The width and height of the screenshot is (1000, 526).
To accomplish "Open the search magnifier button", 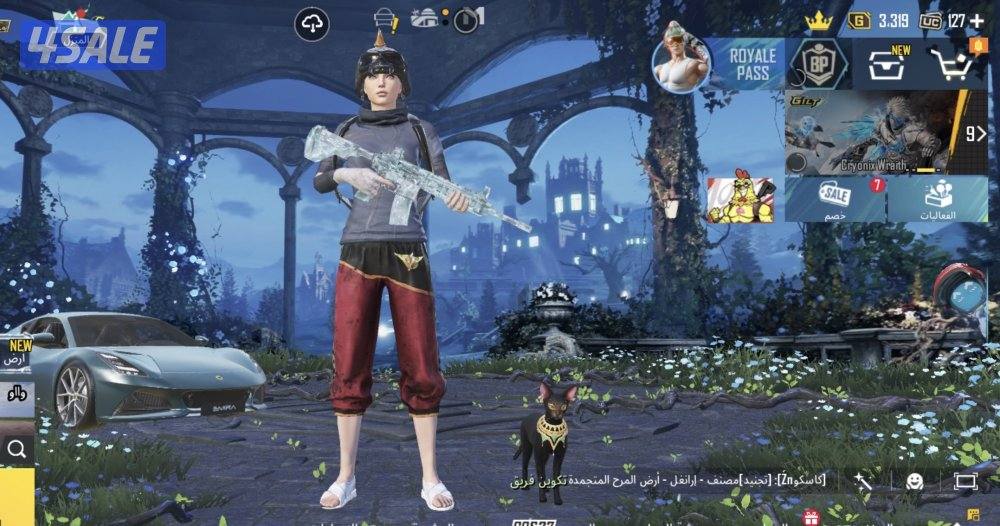I will click(16, 449).
